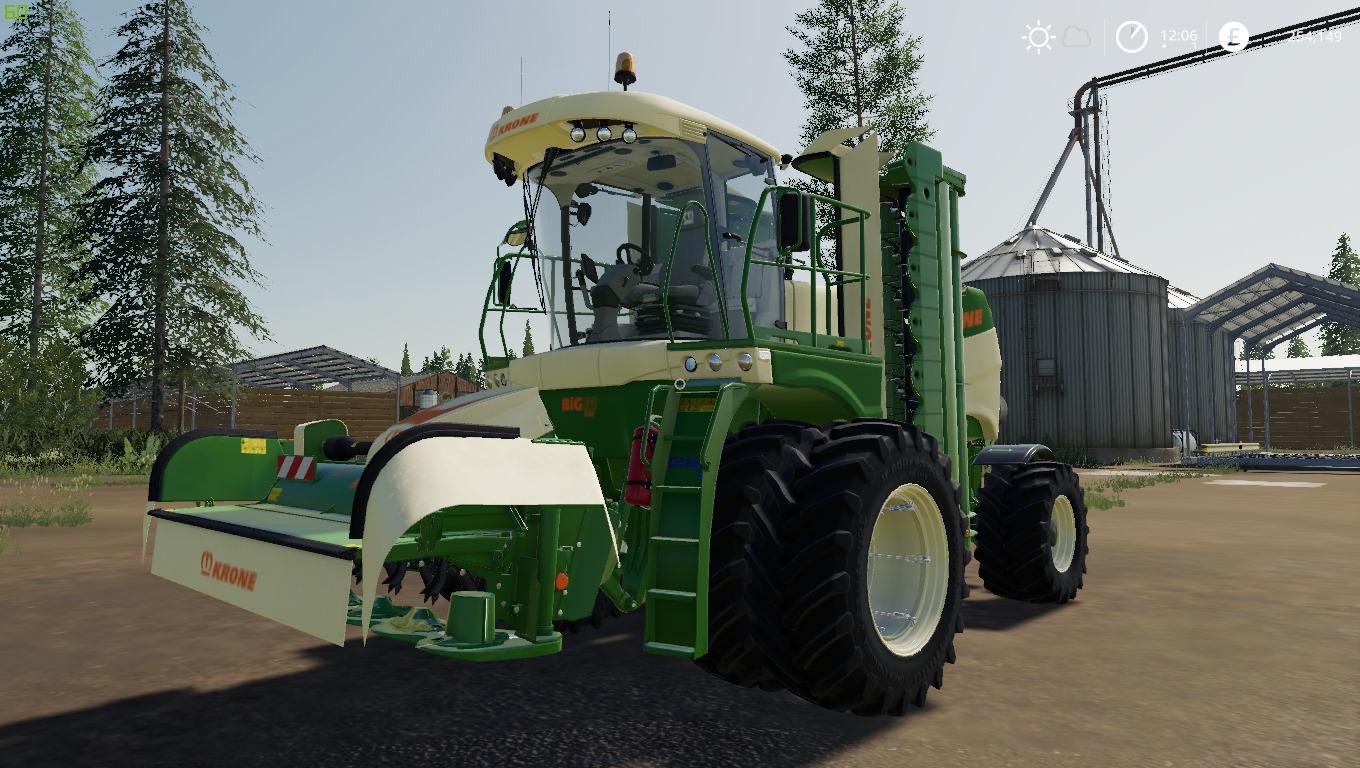The width and height of the screenshot is (1360, 768).
Task: Click the clock face icon
Action: [1131, 36]
